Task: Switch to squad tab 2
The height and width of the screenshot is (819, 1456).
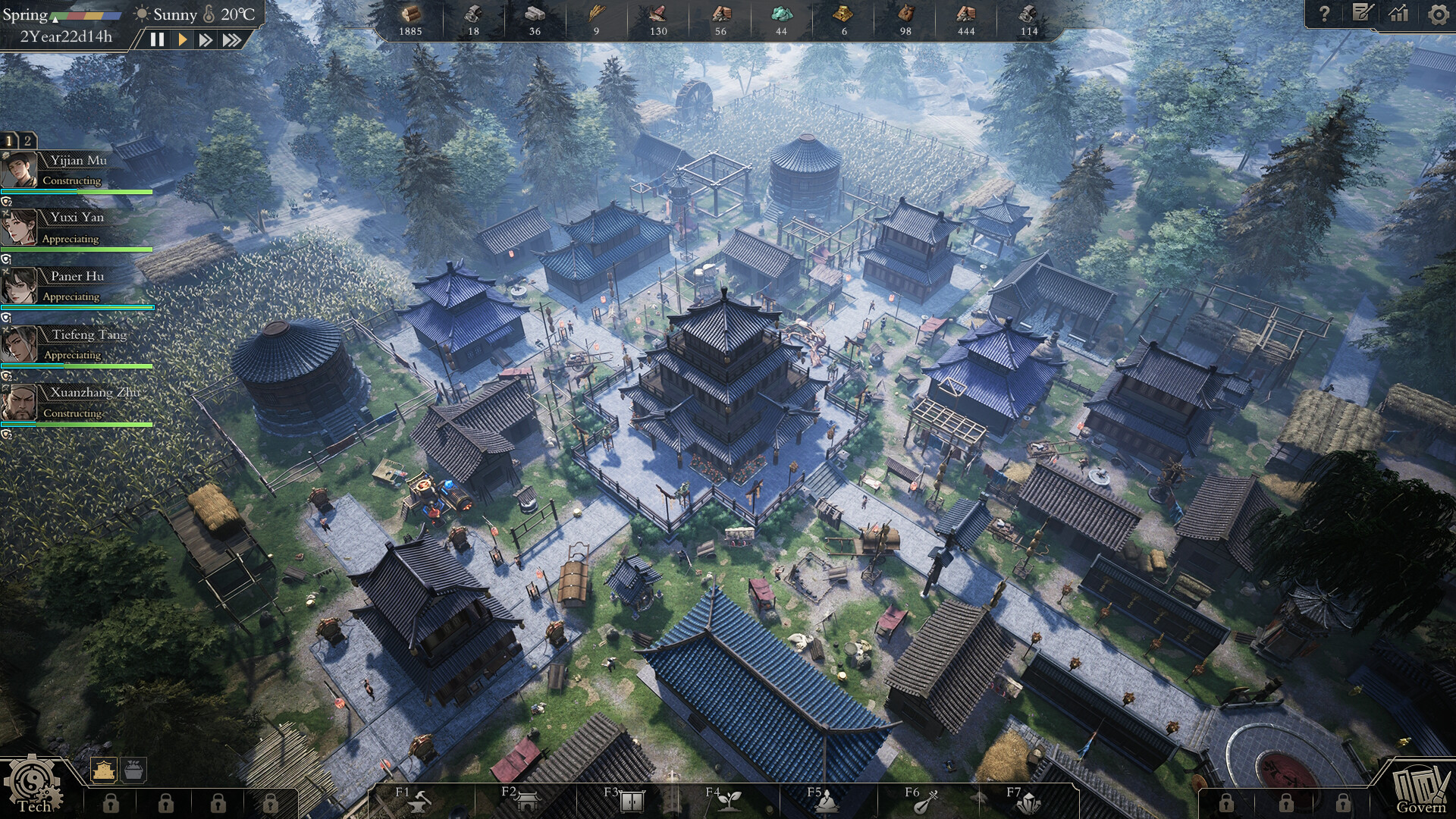Action: (x=27, y=140)
